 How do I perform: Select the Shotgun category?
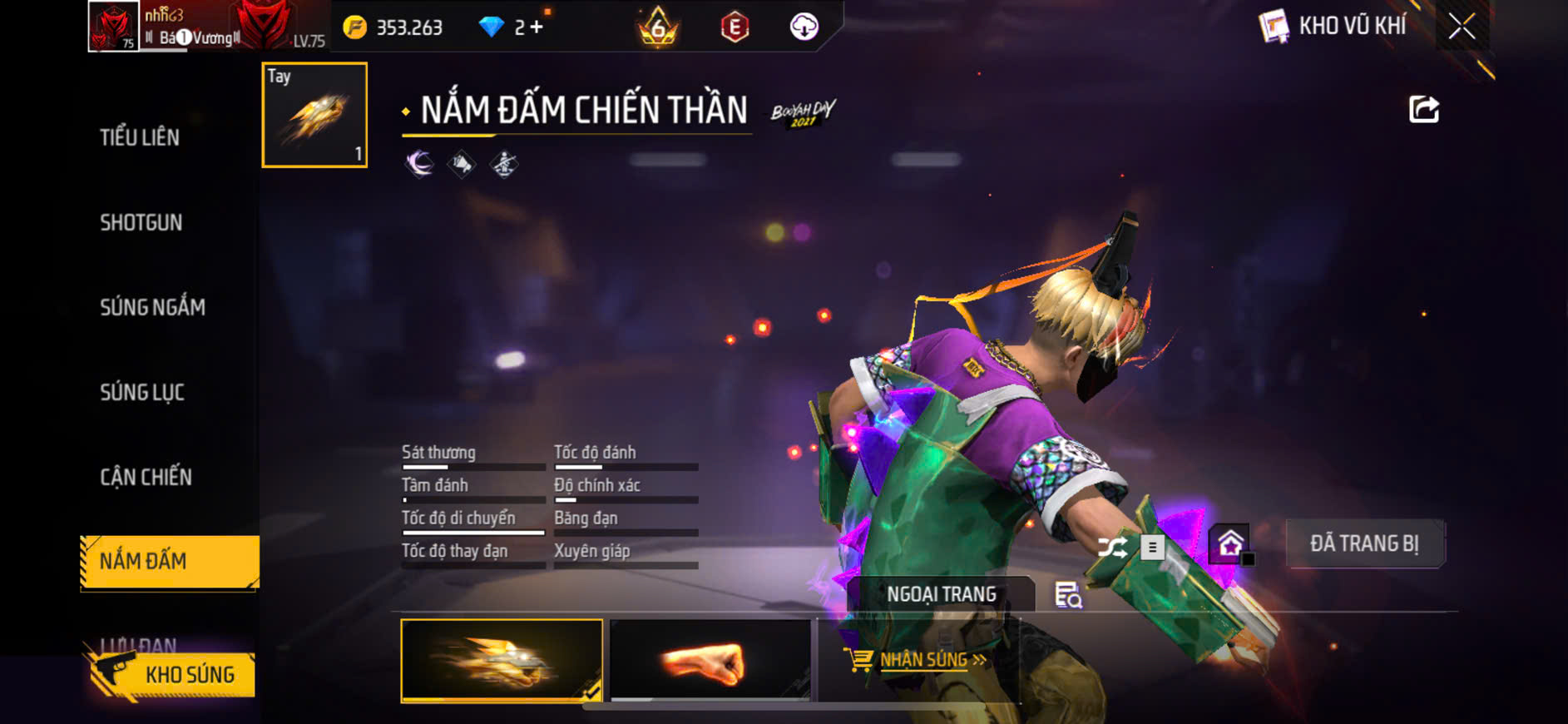coord(141,222)
